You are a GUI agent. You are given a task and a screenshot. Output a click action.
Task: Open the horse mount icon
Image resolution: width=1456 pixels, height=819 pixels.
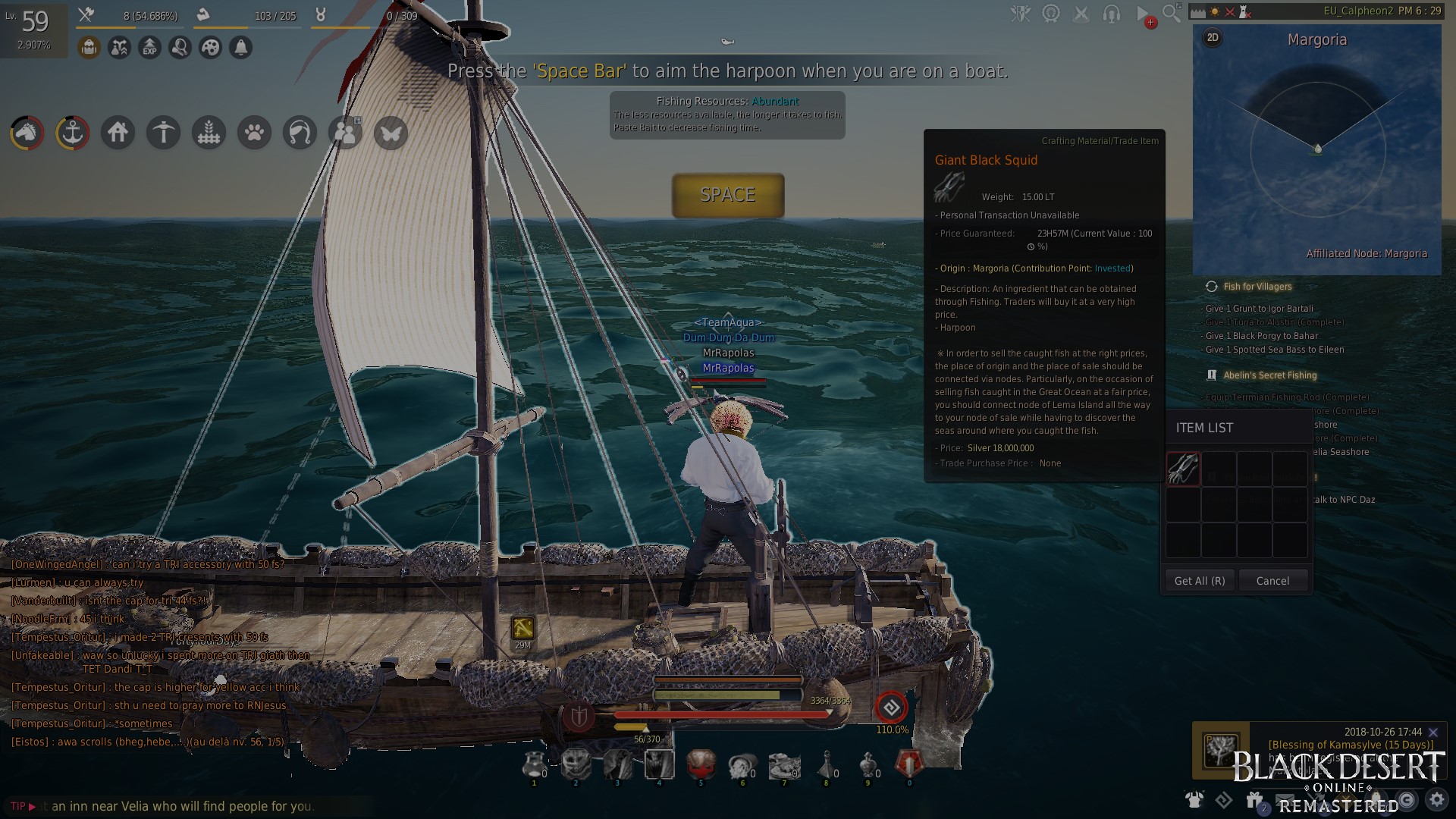27,133
